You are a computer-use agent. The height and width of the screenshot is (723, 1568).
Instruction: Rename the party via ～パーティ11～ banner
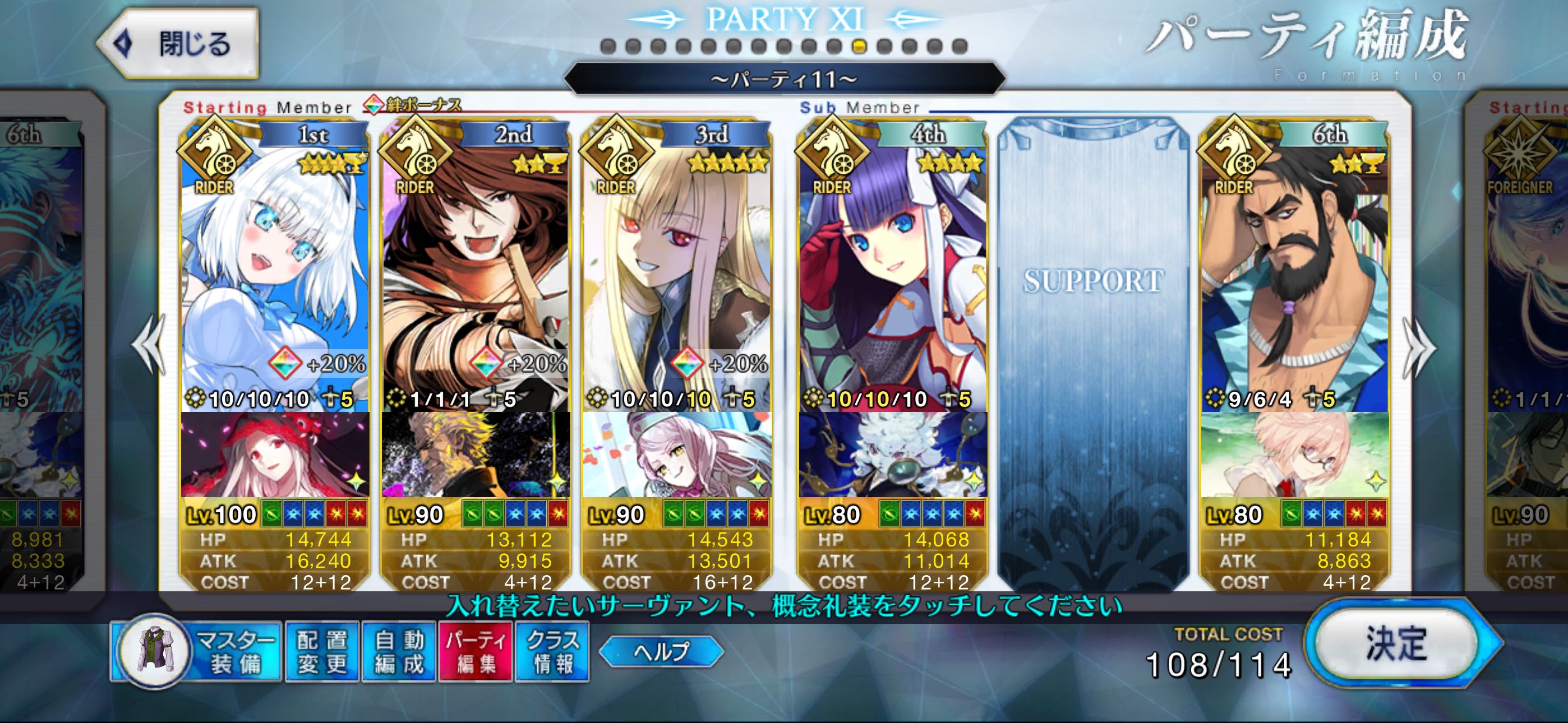pyautogui.click(x=784, y=79)
